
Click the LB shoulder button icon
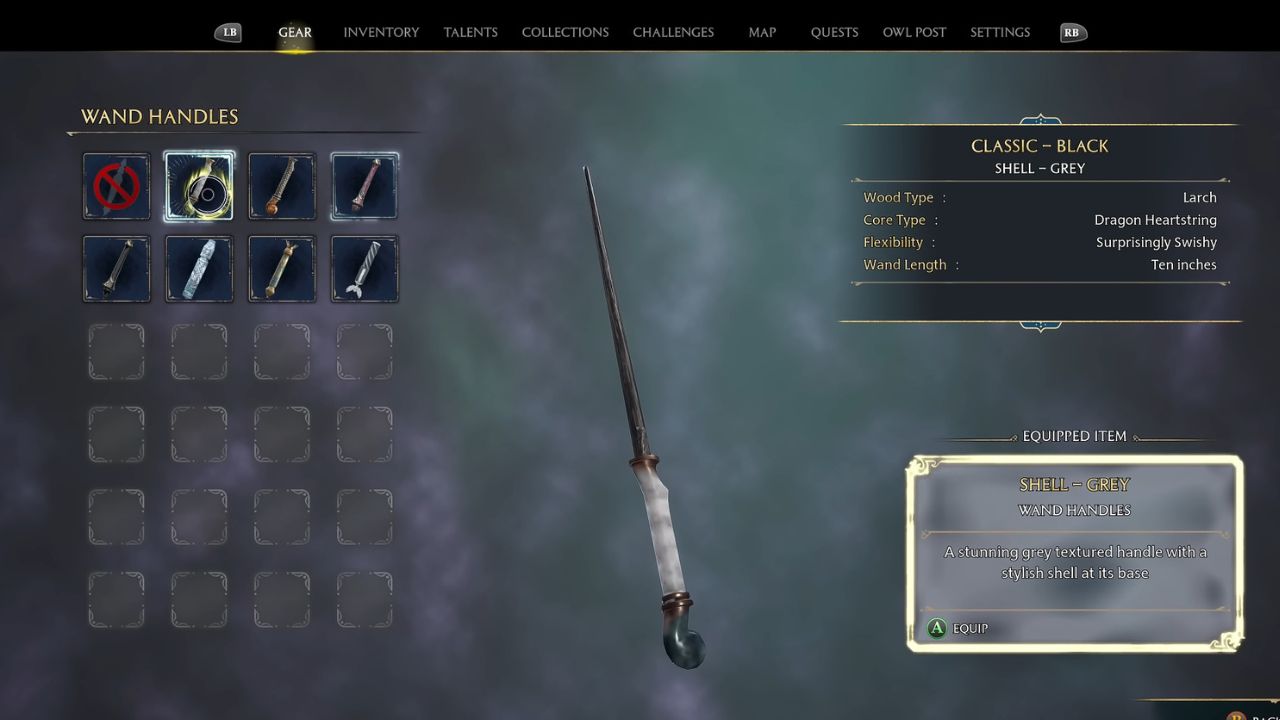(228, 32)
